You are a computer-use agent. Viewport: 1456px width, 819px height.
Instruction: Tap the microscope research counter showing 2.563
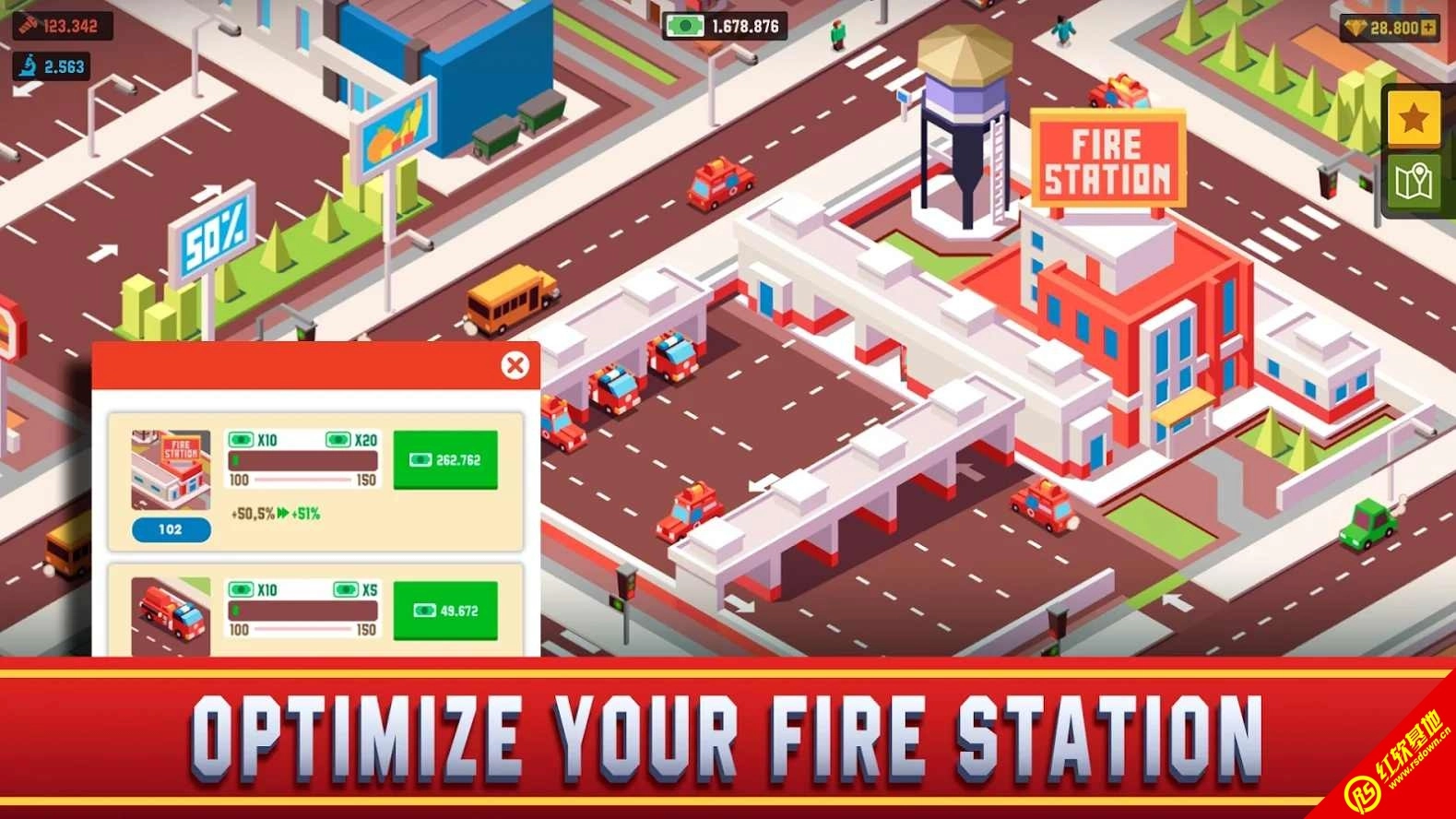point(51,66)
